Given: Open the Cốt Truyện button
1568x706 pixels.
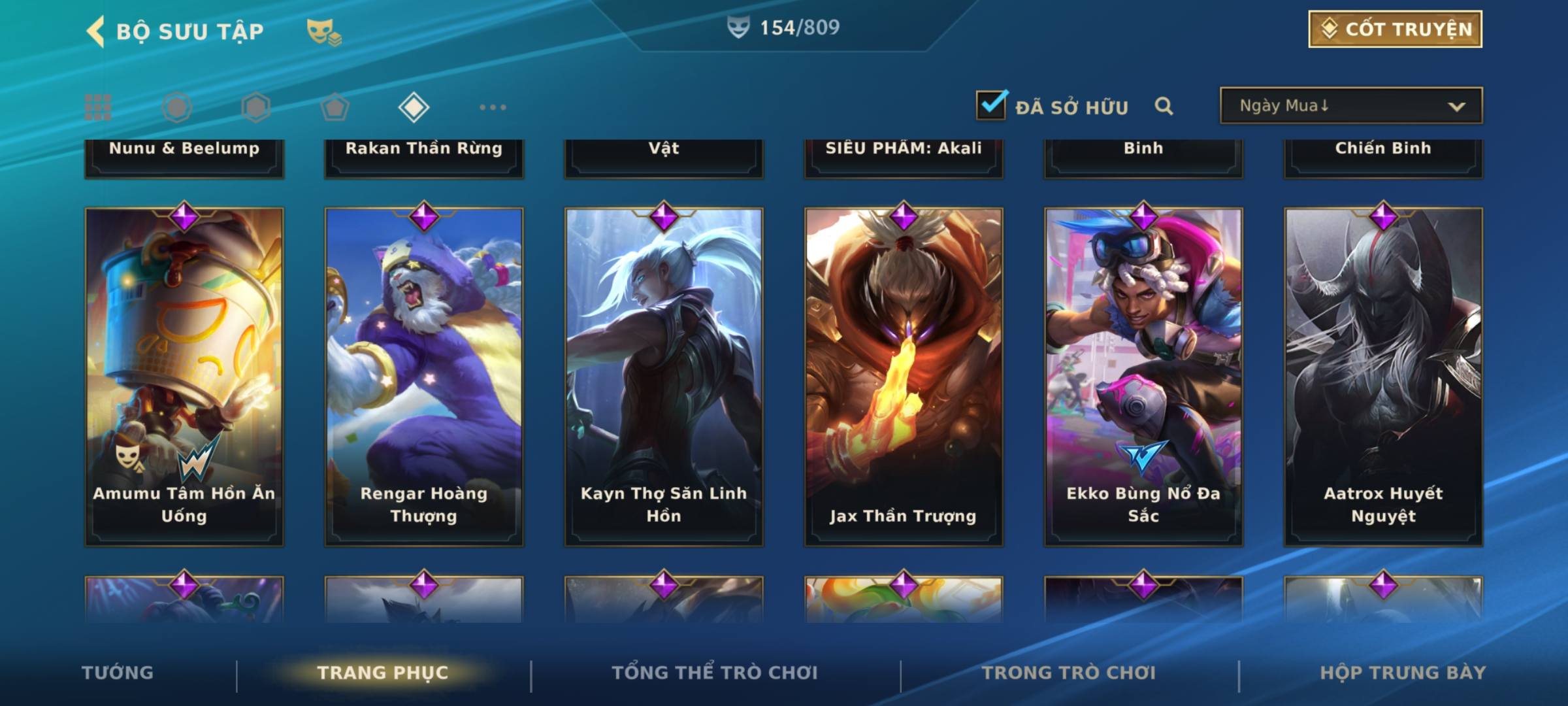Looking at the screenshot, I should tap(1395, 29).
